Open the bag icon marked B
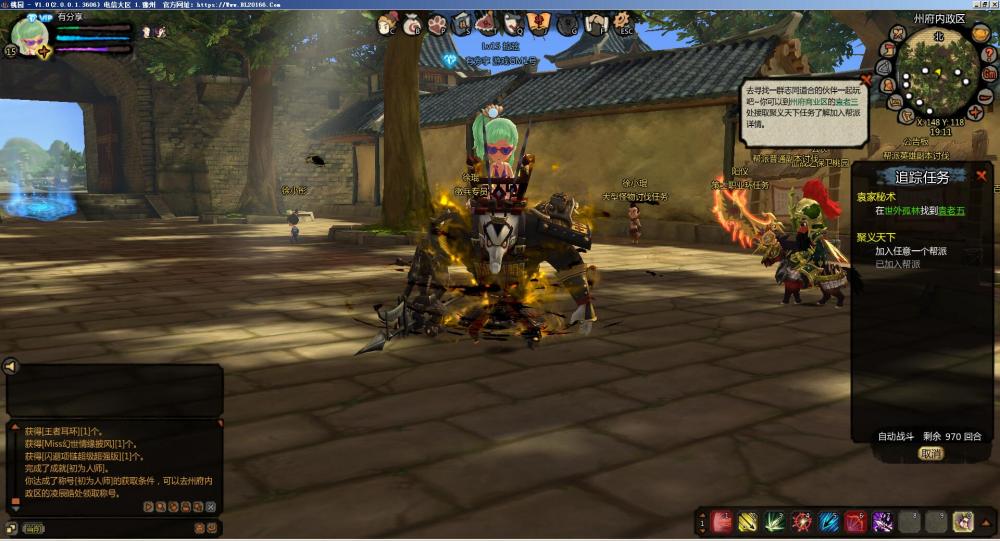This screenshot has height=541, width=1000. (x=412, y=23)
